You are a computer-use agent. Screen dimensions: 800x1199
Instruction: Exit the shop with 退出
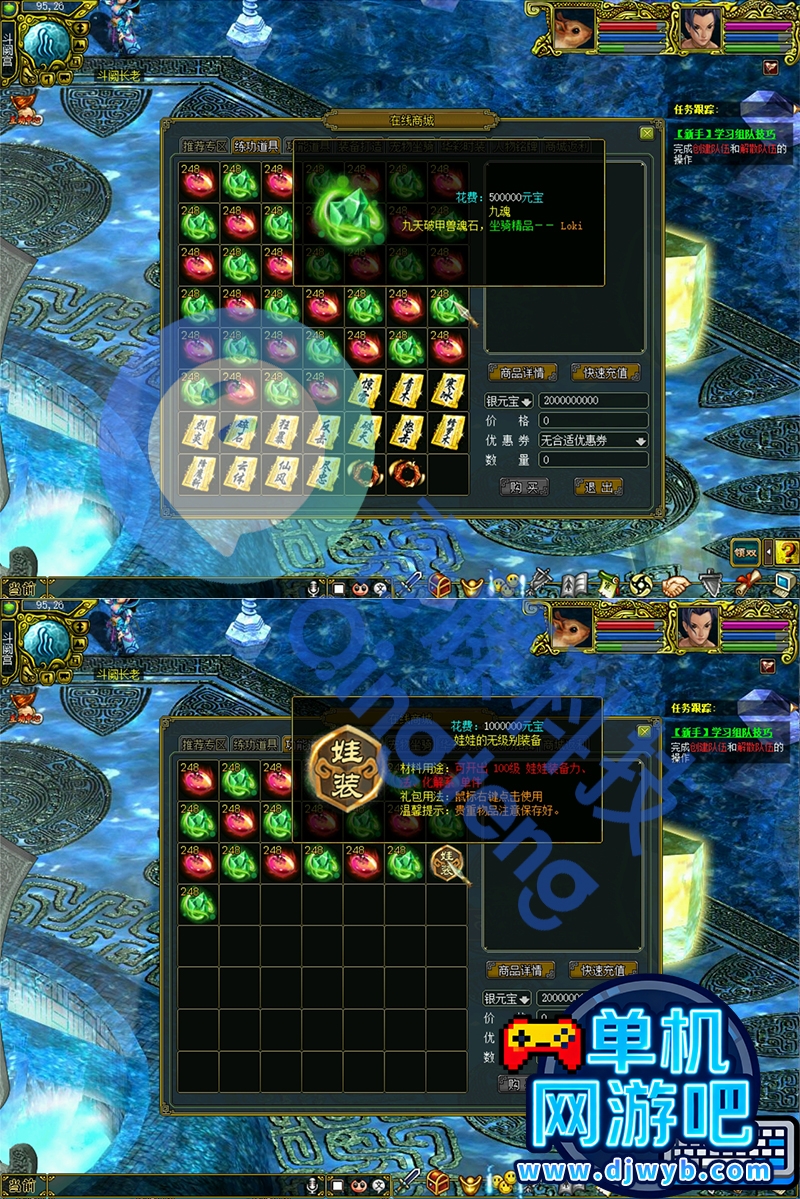[x=598, y=487]
